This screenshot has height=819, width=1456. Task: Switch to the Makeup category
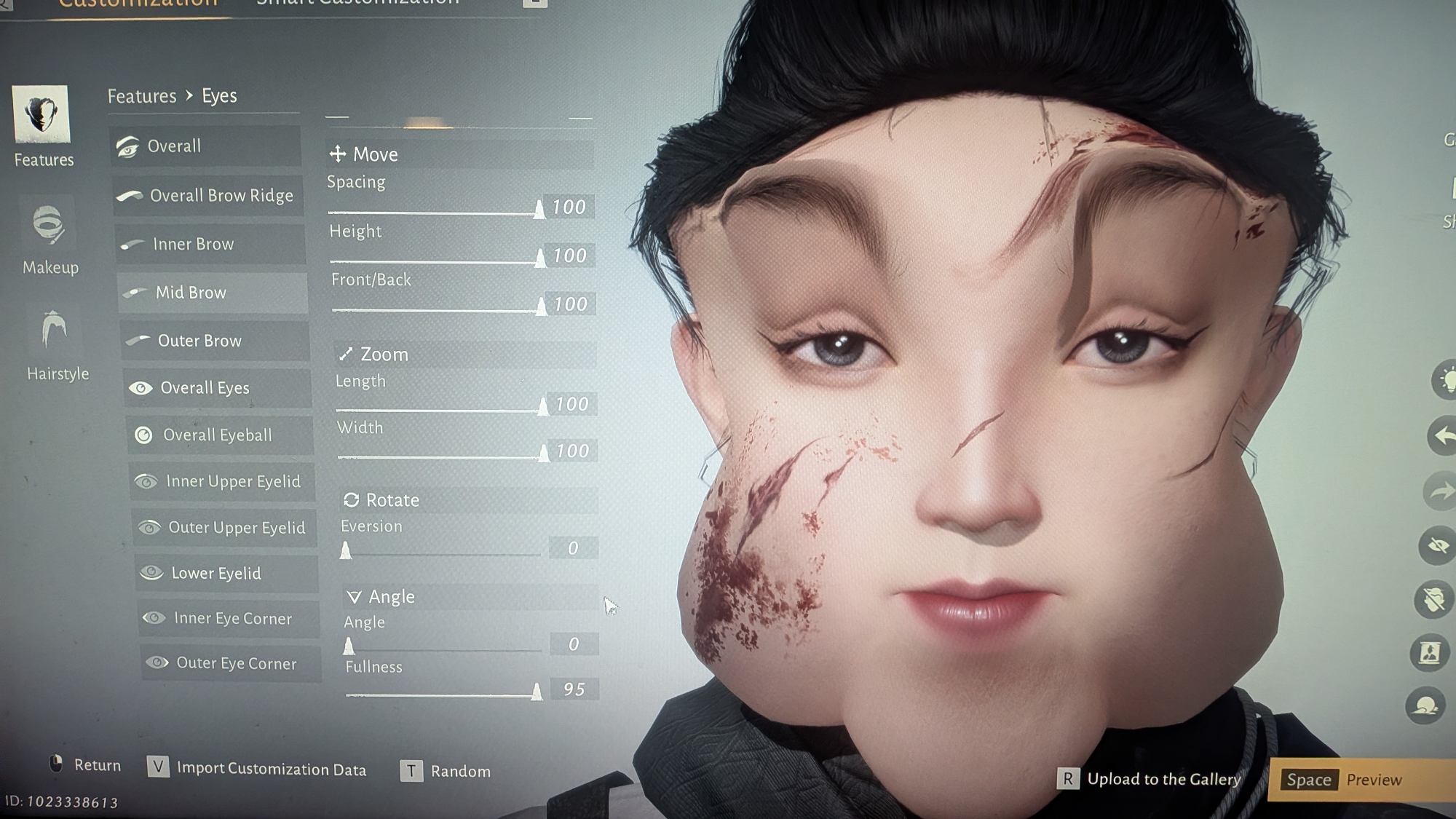coord(50,237)
